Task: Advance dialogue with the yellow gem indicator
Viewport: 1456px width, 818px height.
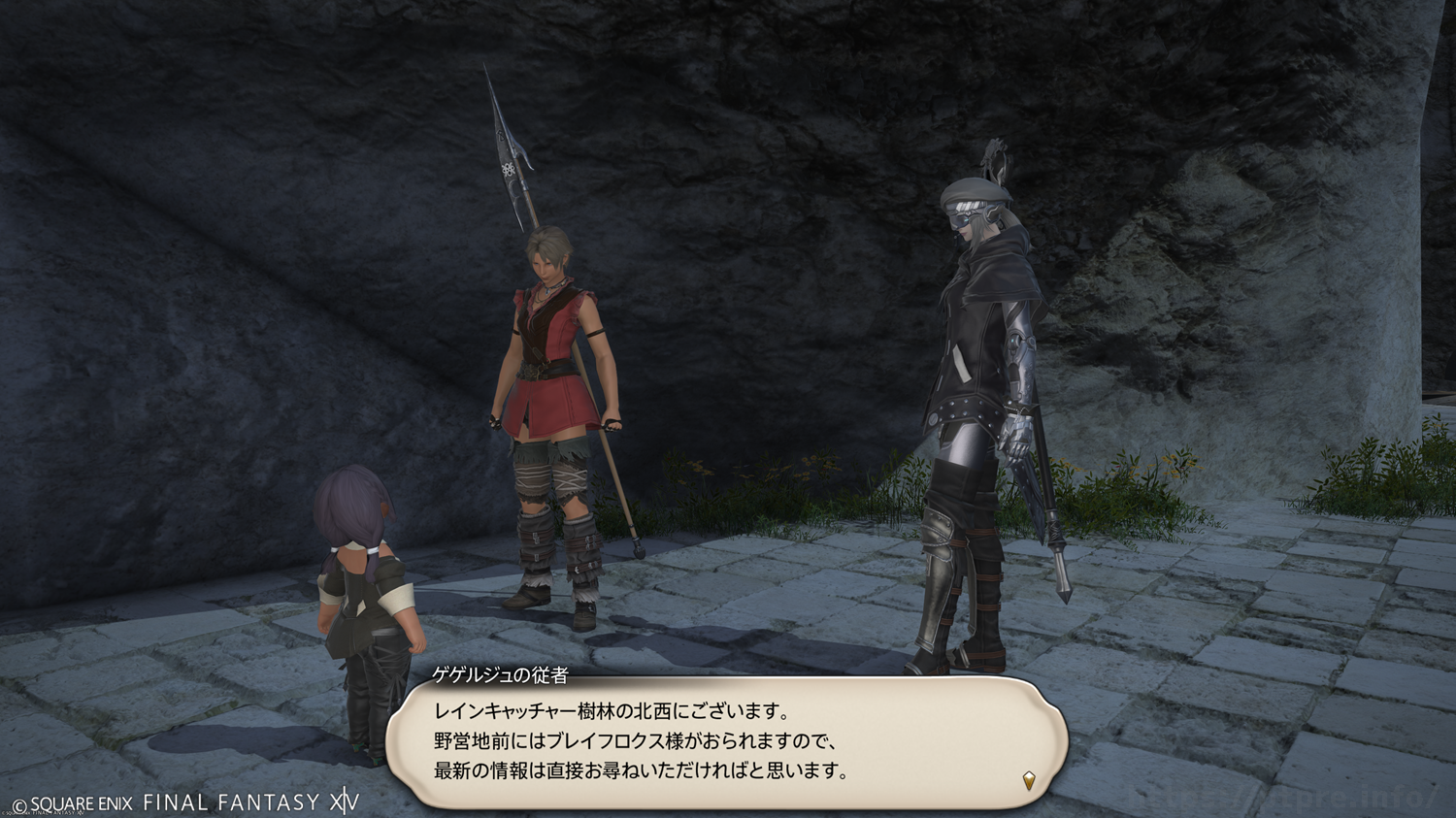Action: click(1029, 779)
